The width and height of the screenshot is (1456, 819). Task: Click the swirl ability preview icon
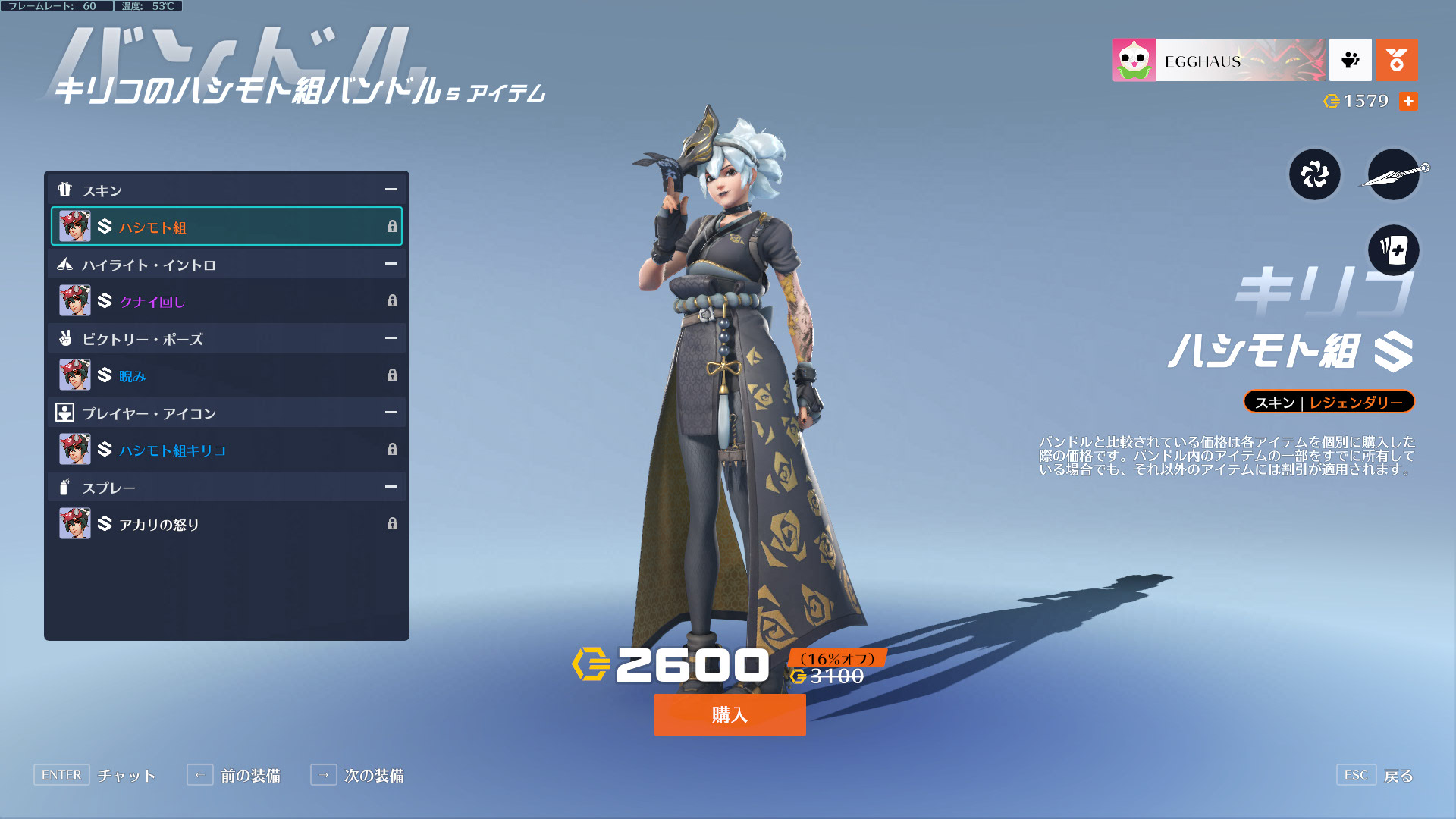1315,175
